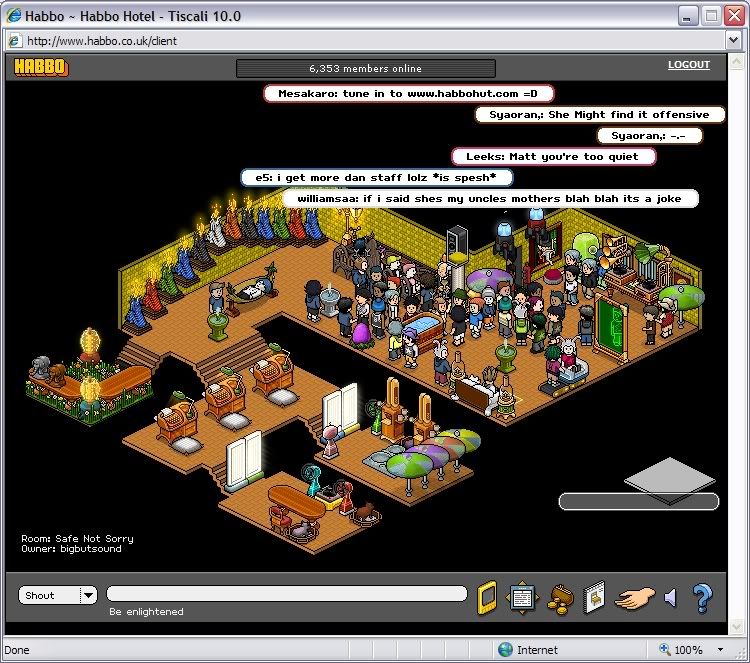The width and height of the screenshot is (750, 663).
Task: Open the purse with coins icon
Action: [559, 597]
